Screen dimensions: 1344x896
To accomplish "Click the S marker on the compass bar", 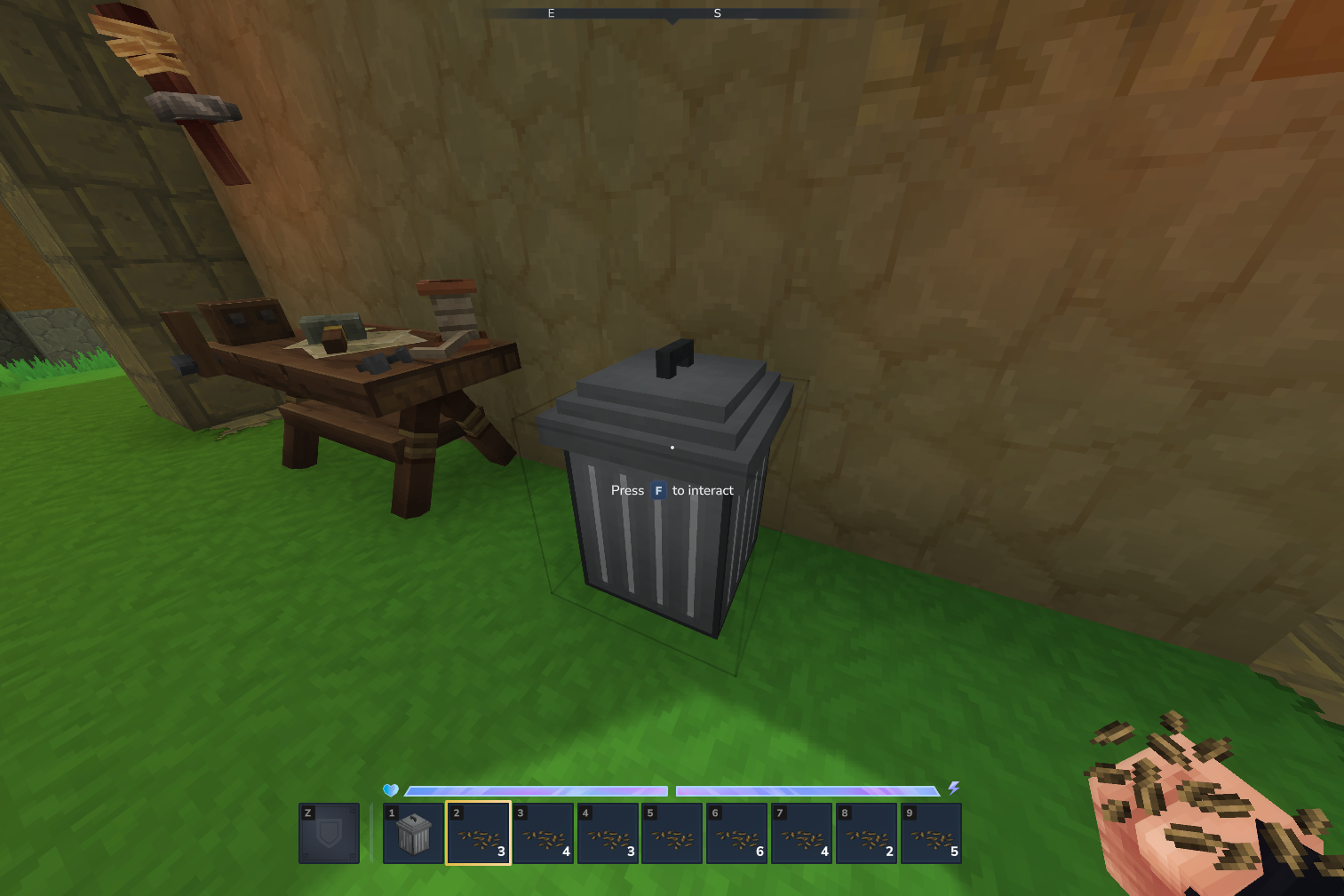I will coord(717,13).
